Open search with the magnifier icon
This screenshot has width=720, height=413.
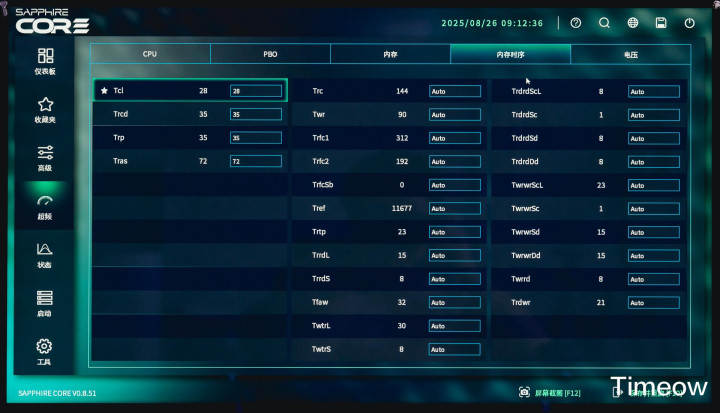coord(604,23)
